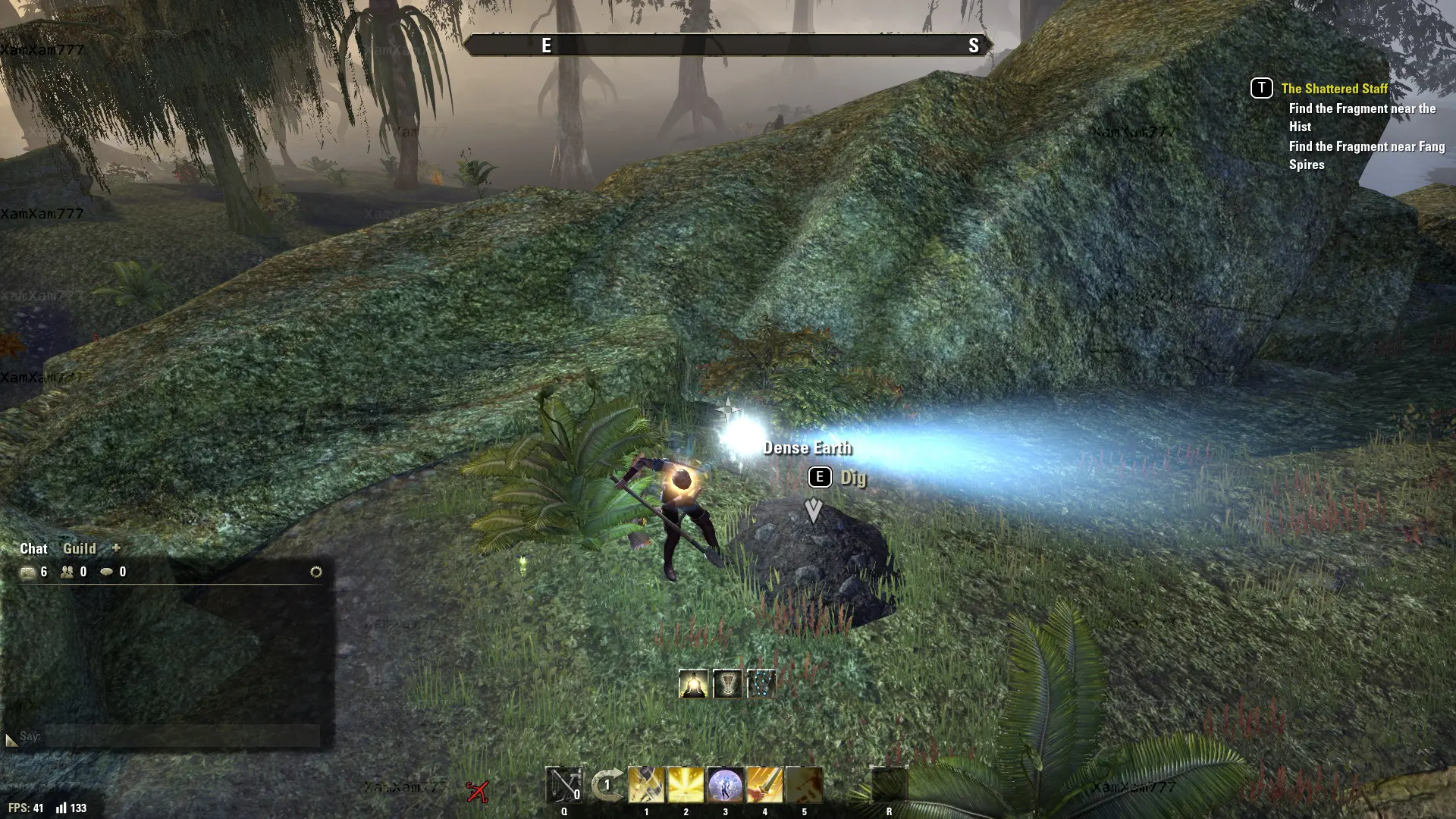Open chat options gear icon
This screenshot has width=1456, height=819.
[316, 572]
